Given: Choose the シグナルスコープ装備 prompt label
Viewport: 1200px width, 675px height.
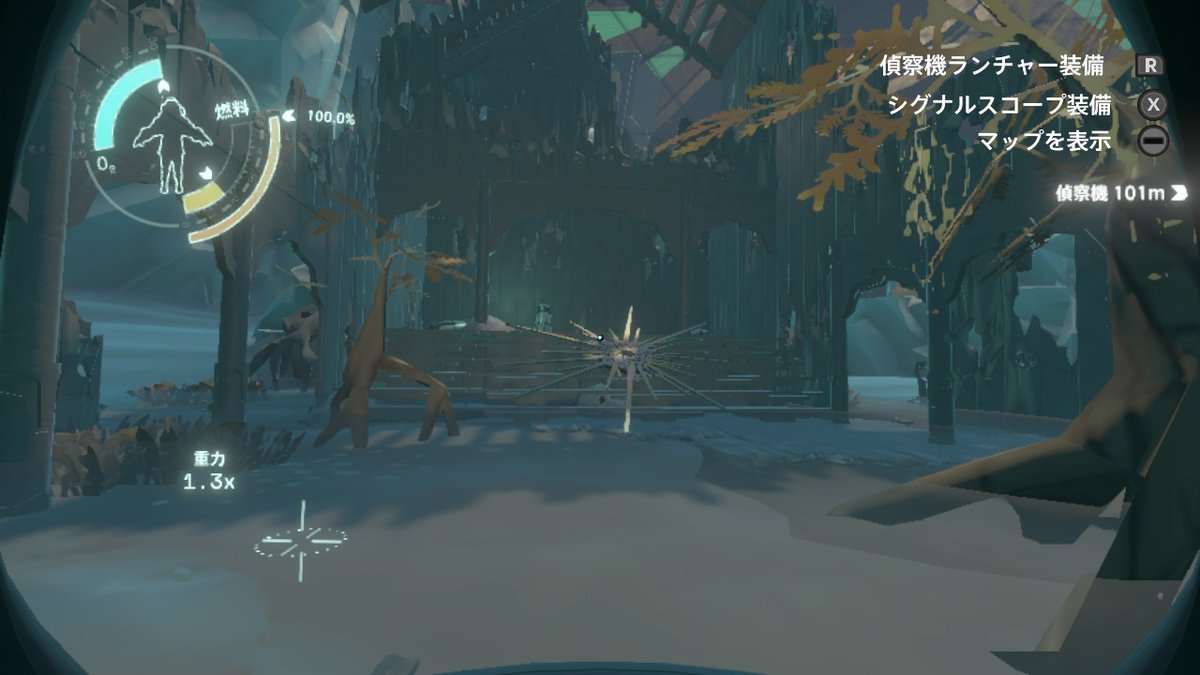Looking at the screenshot, I should [999, 104].
